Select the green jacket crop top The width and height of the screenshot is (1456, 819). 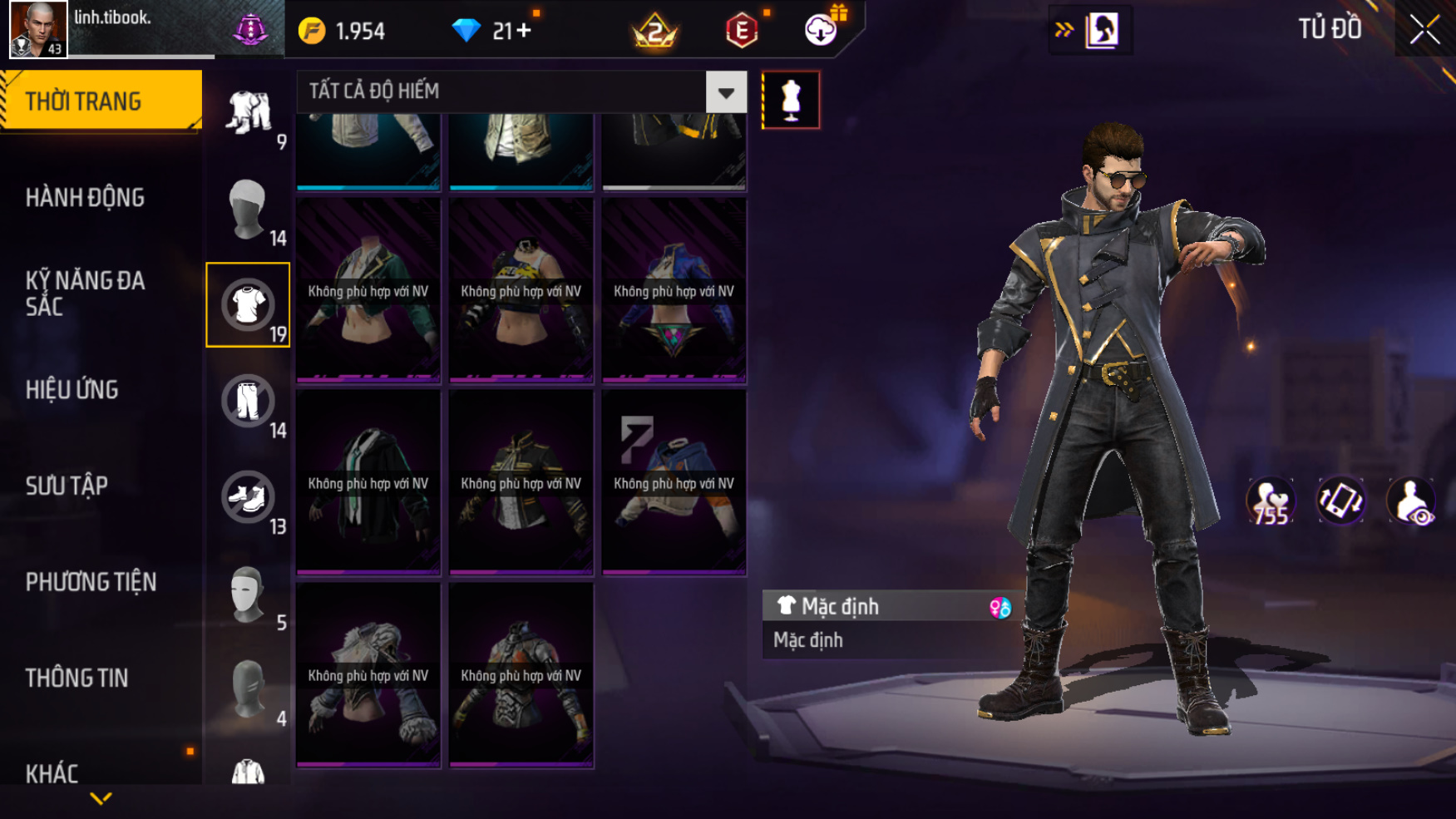point(368,290)
